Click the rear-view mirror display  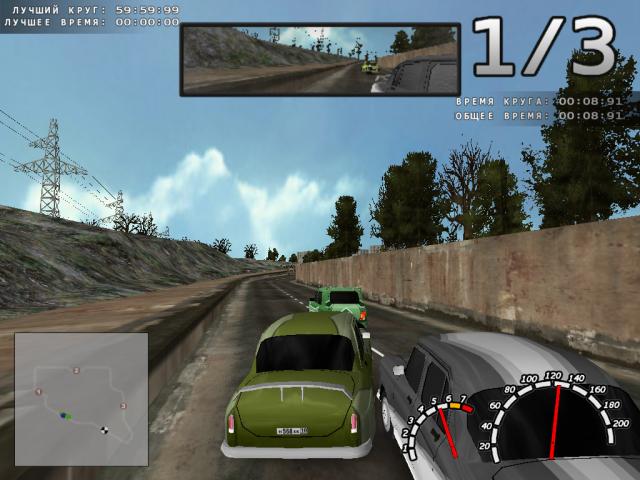click(x=320, y=60)
